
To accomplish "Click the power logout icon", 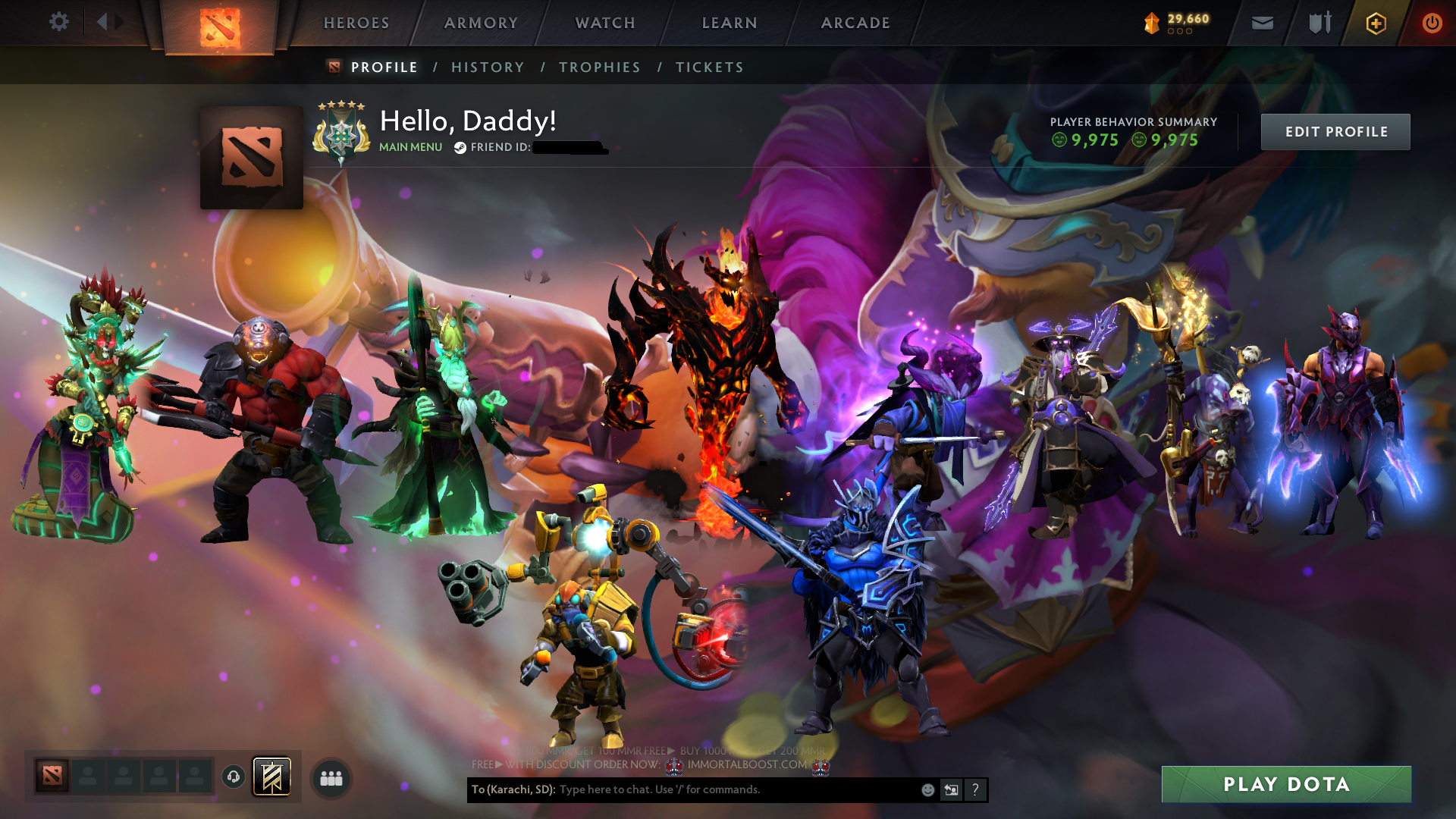I will (x=1432, y=22).
